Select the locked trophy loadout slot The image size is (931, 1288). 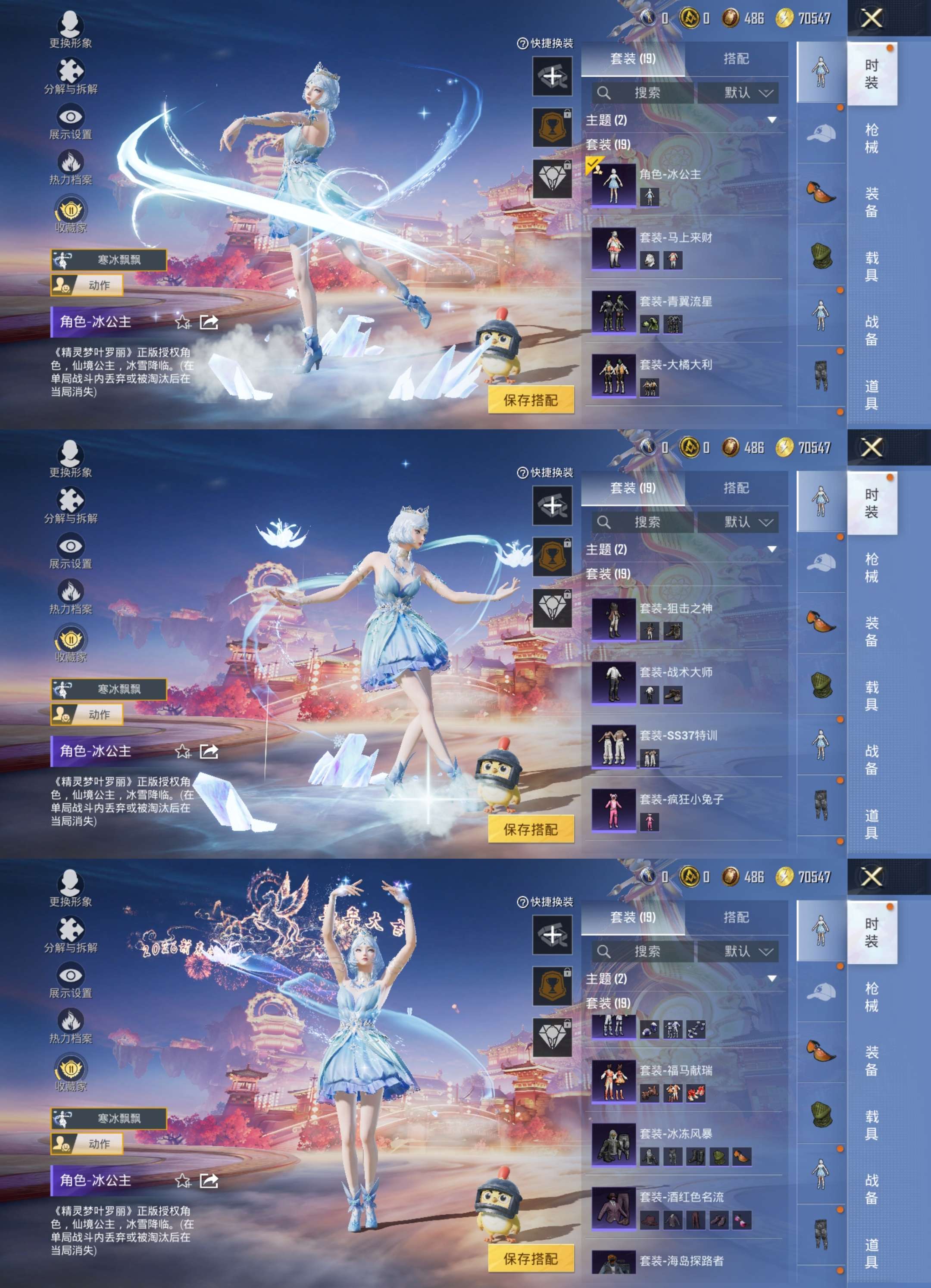tap(553, 128)
